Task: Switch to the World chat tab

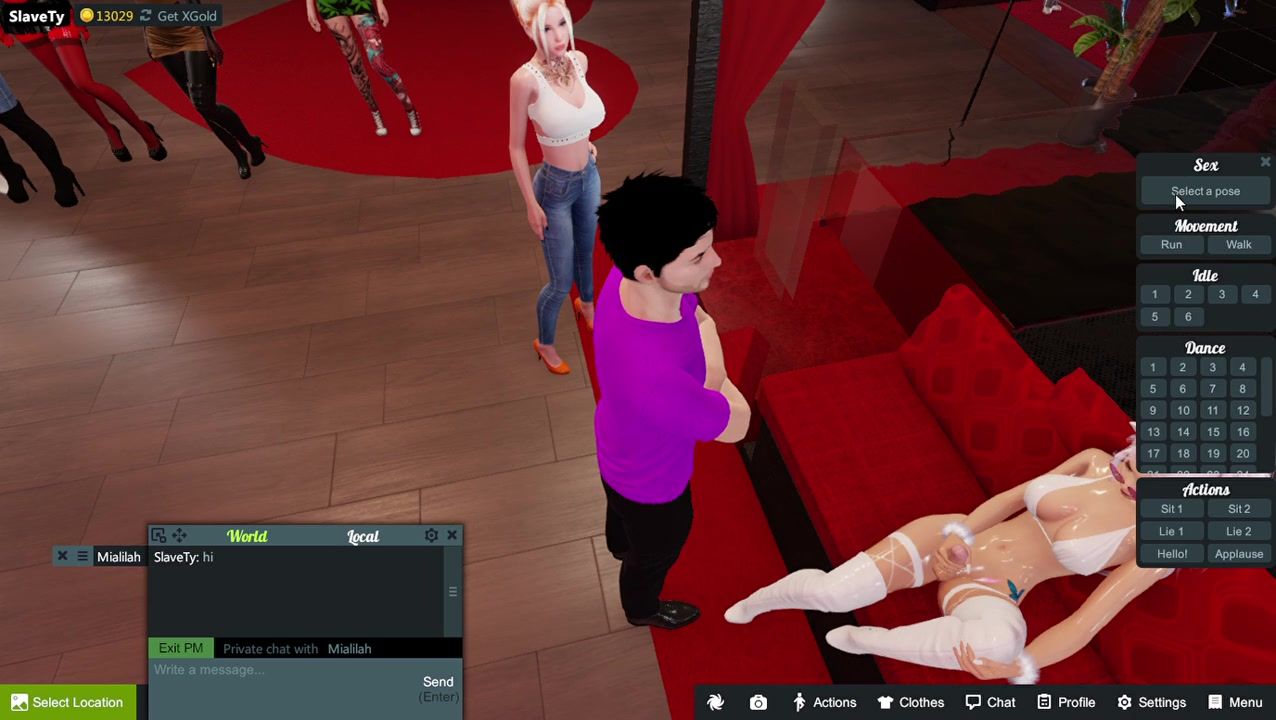Action: 247,536
